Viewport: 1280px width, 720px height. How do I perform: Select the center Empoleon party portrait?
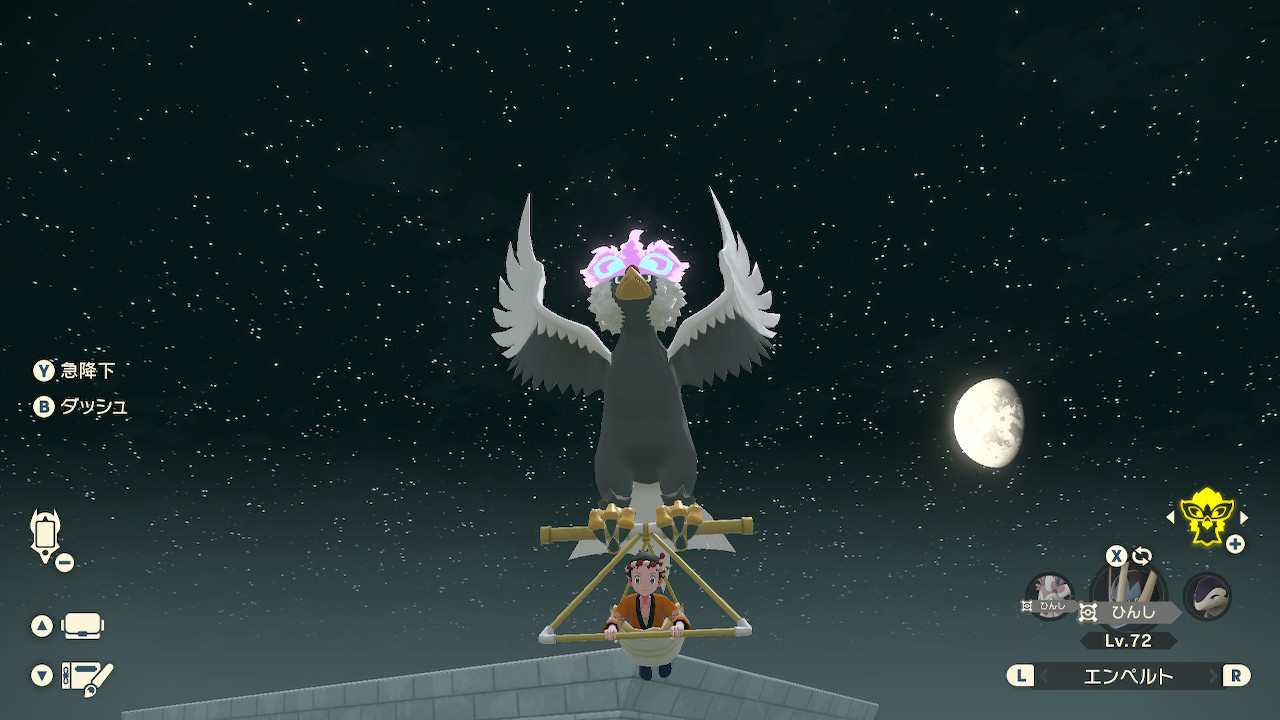(x=1128, y=592)
